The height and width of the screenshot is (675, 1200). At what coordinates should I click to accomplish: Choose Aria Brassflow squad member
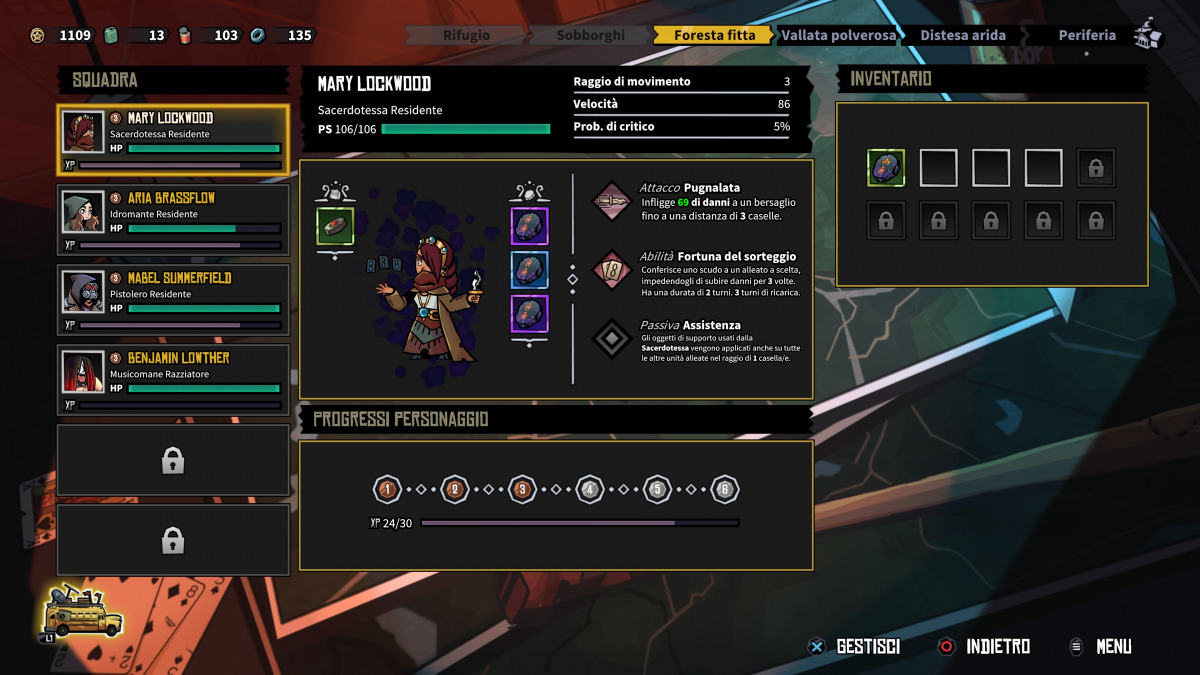[x=173, y=220]
